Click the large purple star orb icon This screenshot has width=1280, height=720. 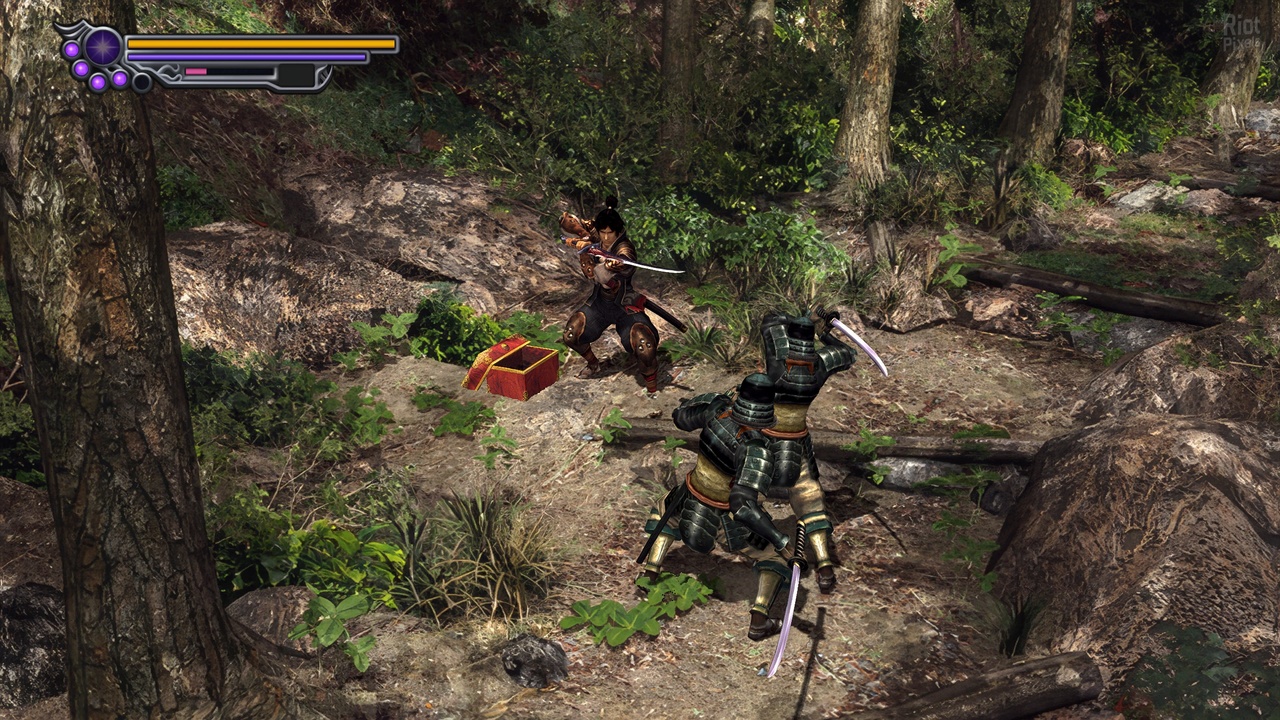(x=103, y=46)
